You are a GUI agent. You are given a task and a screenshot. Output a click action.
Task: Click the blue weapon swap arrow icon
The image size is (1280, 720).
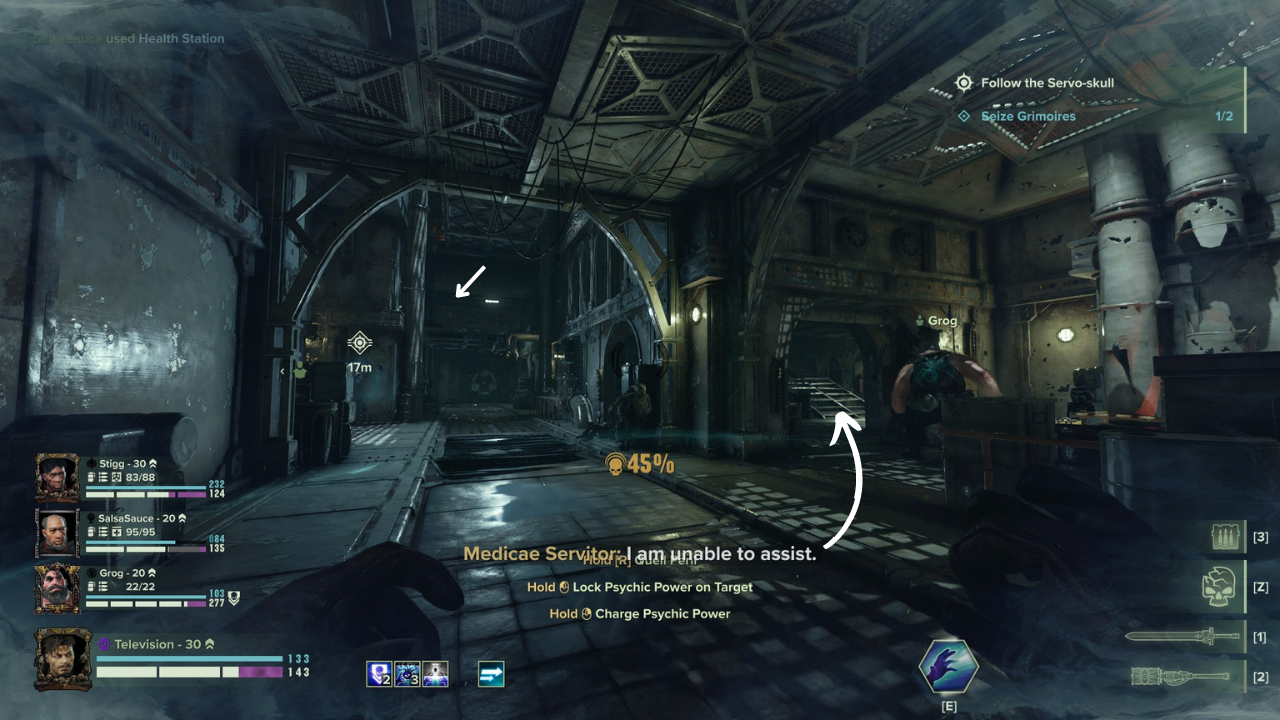(491, 674)
